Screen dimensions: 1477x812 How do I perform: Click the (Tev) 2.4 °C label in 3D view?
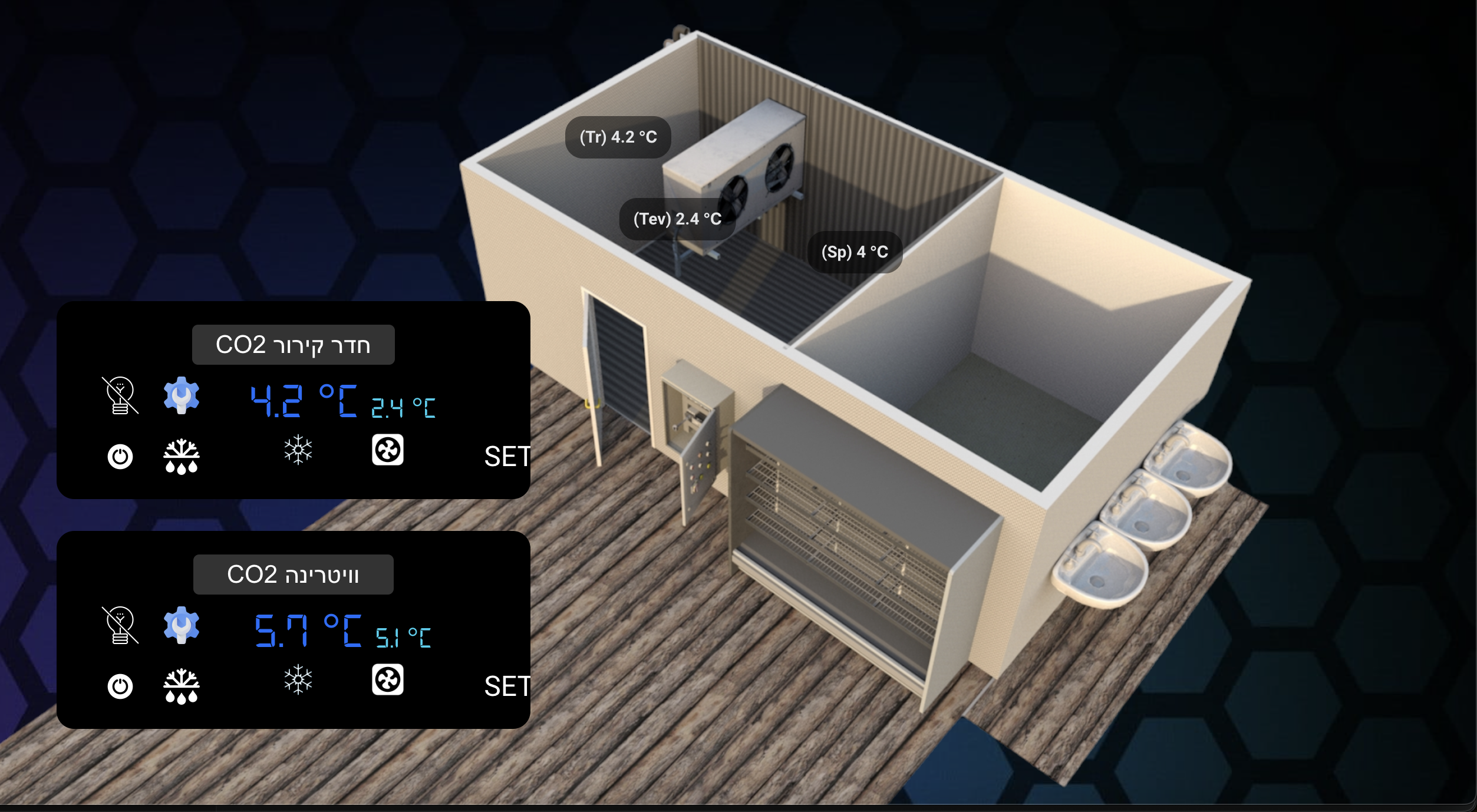(677, 218)
